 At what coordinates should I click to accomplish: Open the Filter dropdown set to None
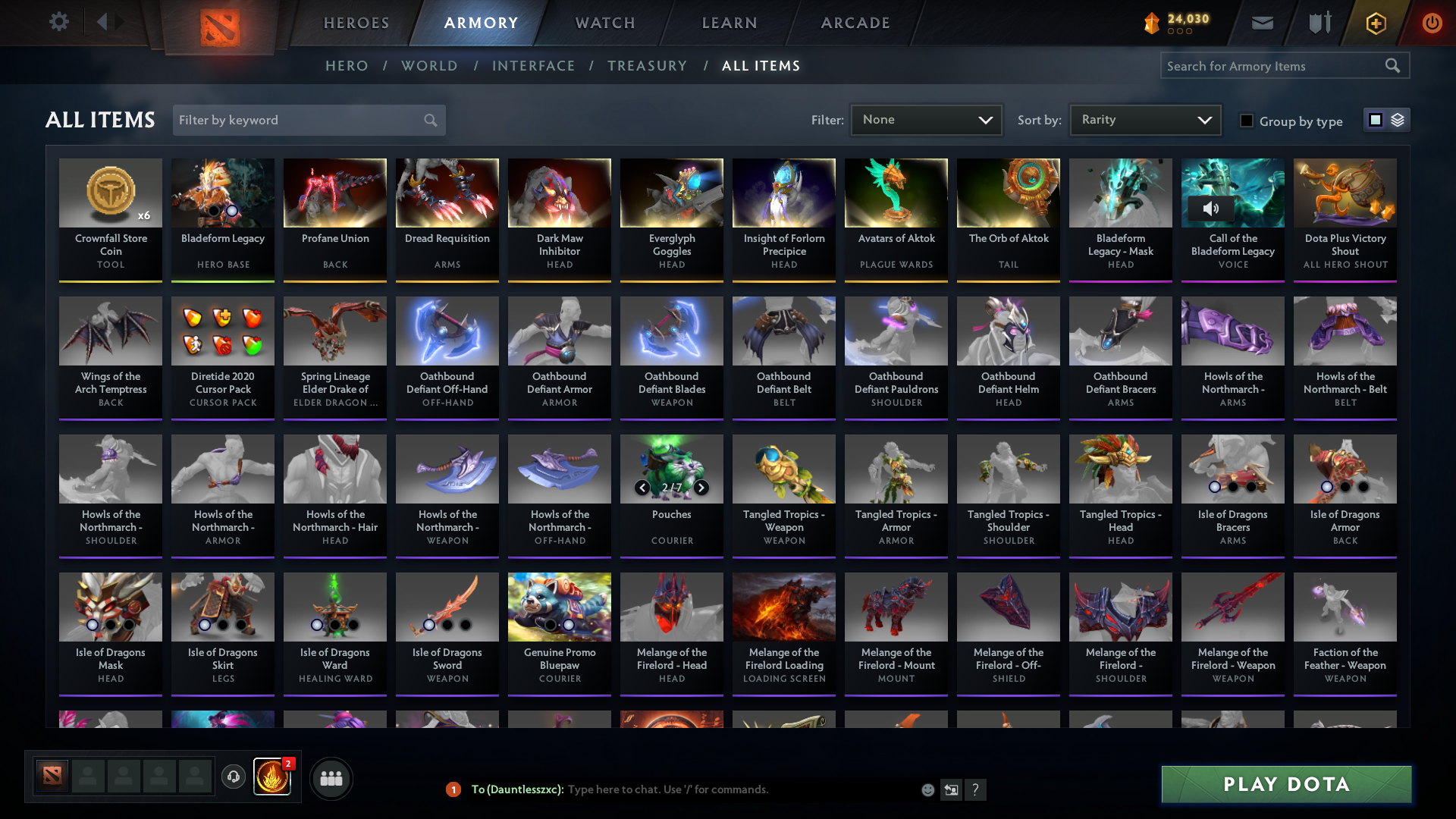click(x=926, y=119)
